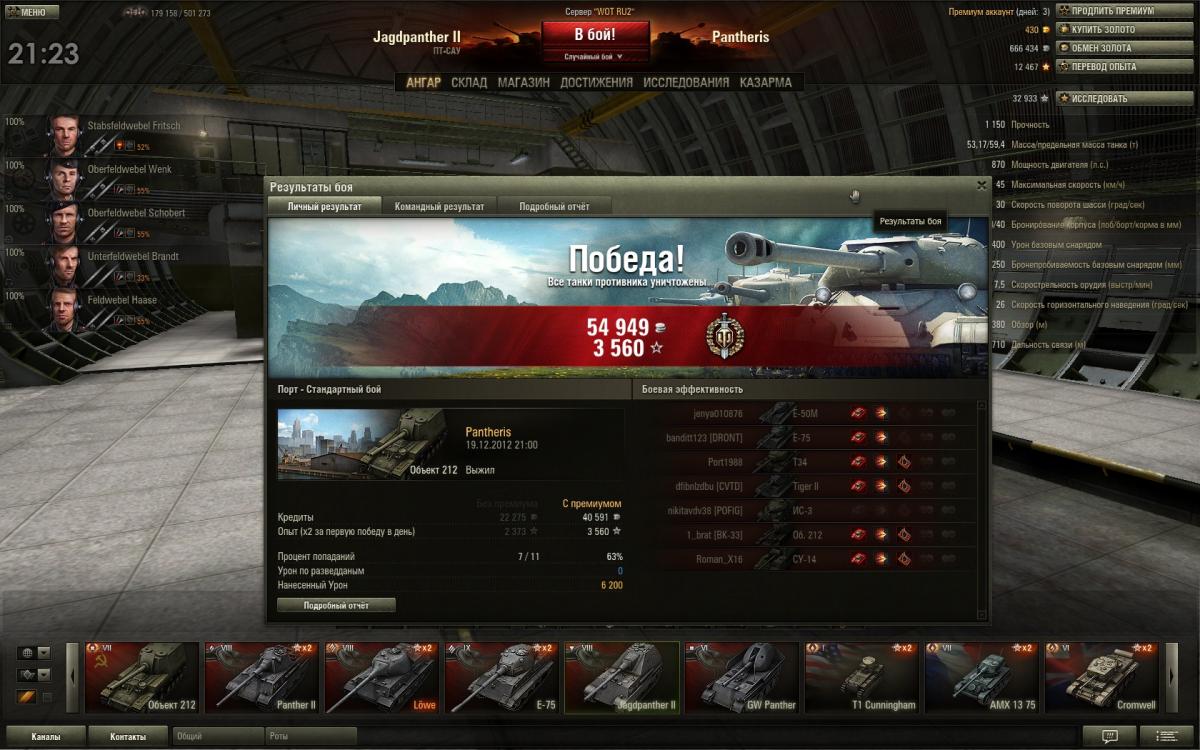
Task: Open the main Меню button
Action: (x=27, y=13)
